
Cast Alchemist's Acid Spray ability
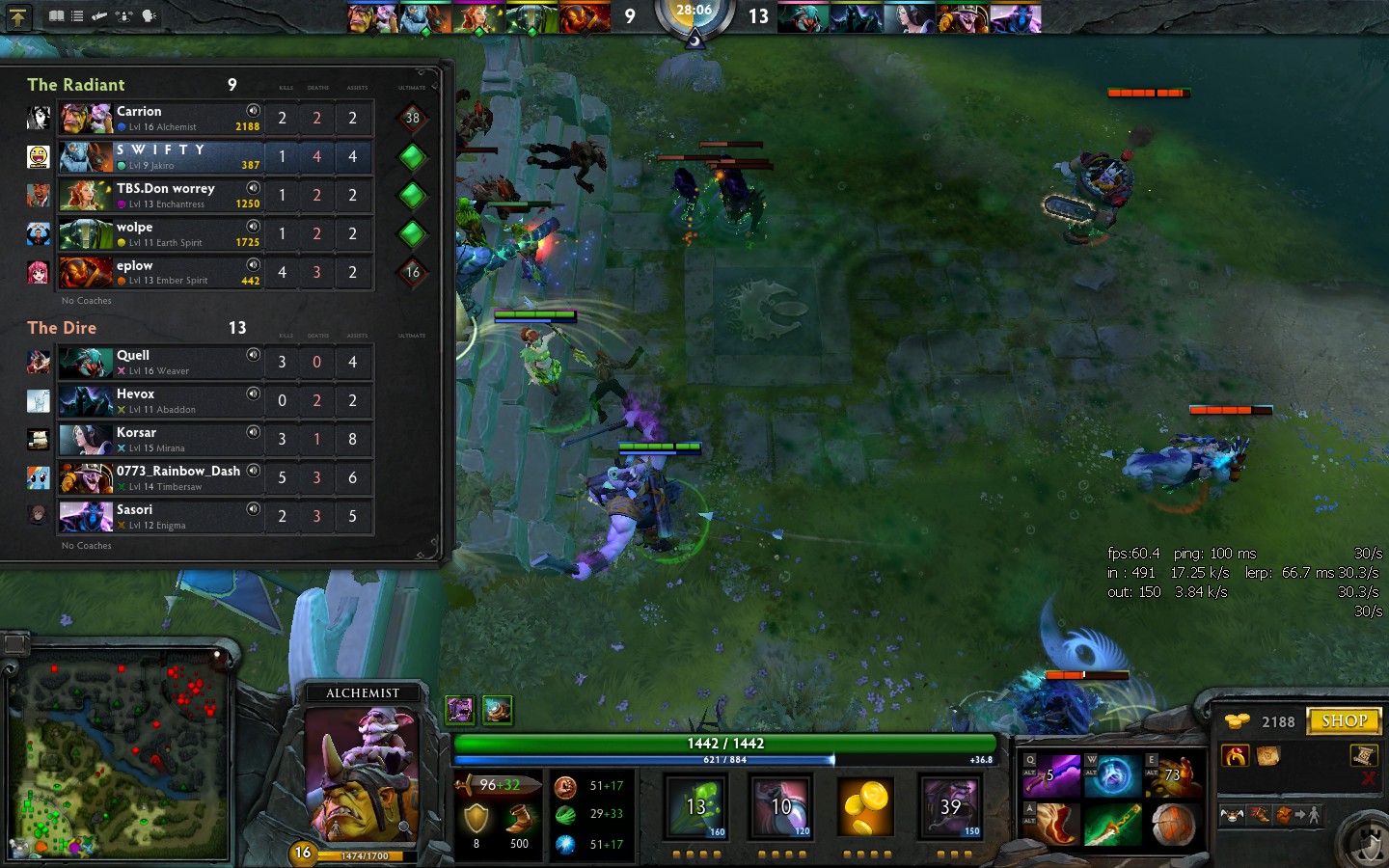696,806
